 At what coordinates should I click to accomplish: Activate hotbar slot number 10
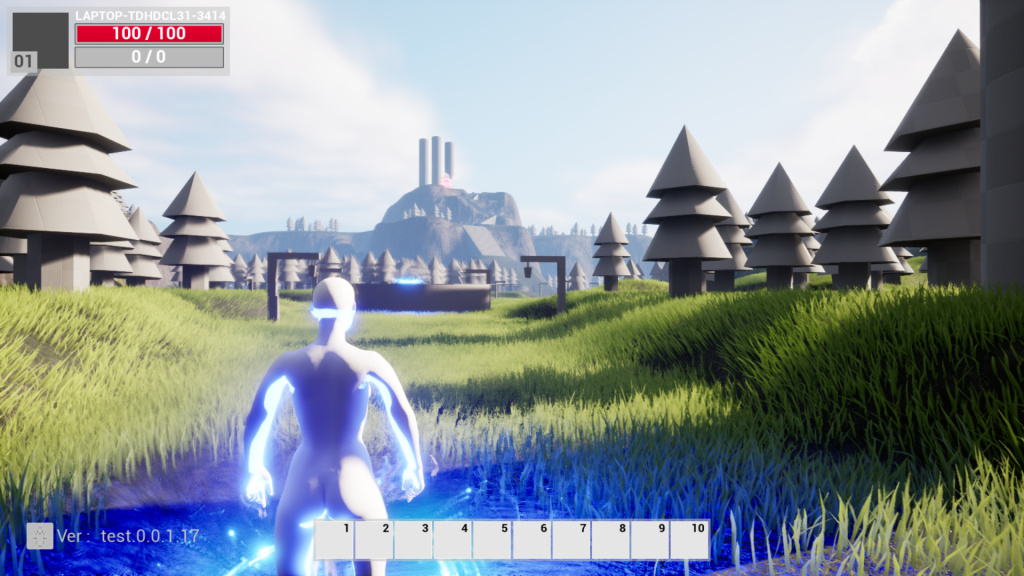coord(690,540)
